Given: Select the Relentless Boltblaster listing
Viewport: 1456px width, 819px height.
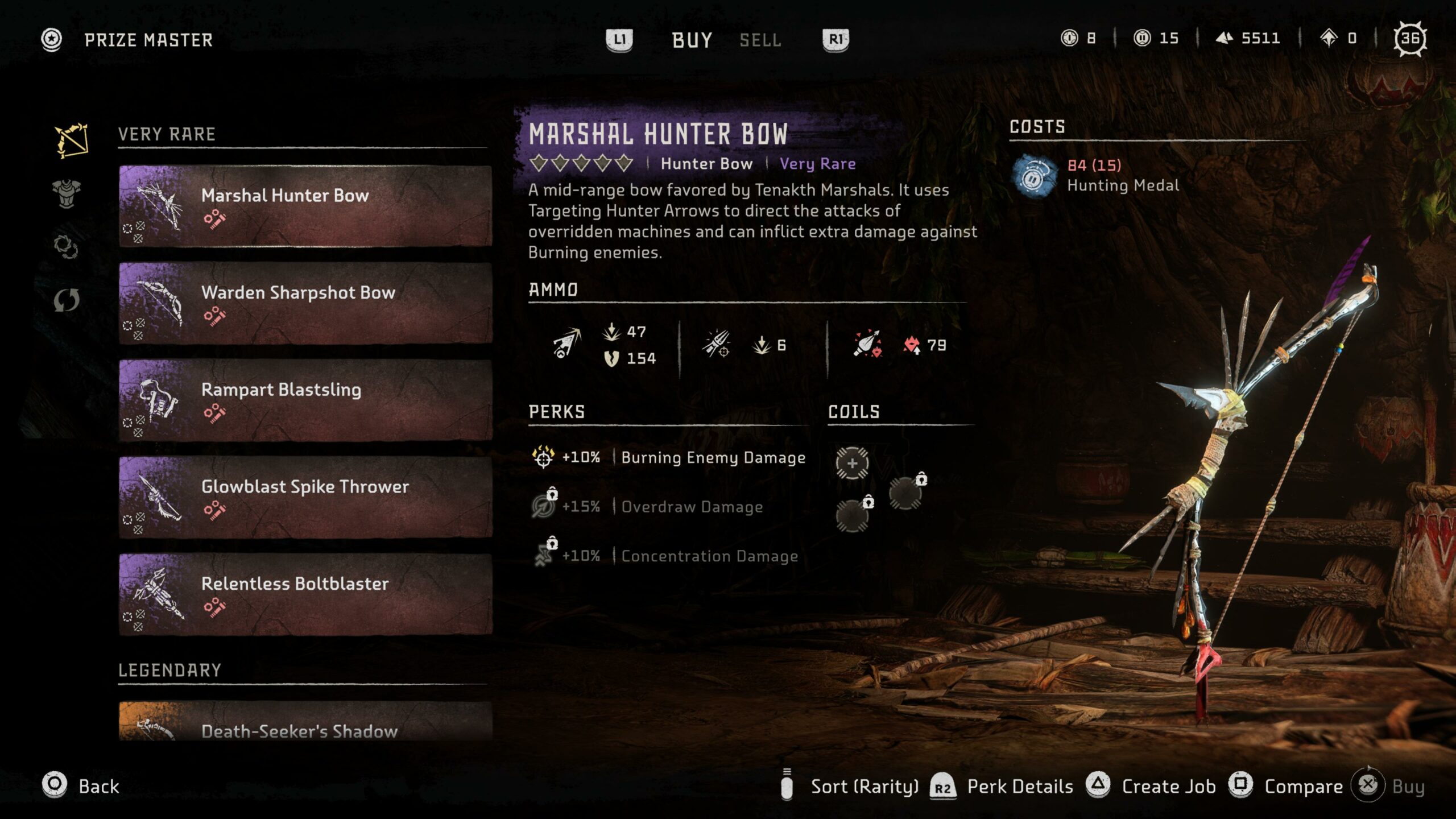Looking at the screenshot, I should (x=305, y=594).
